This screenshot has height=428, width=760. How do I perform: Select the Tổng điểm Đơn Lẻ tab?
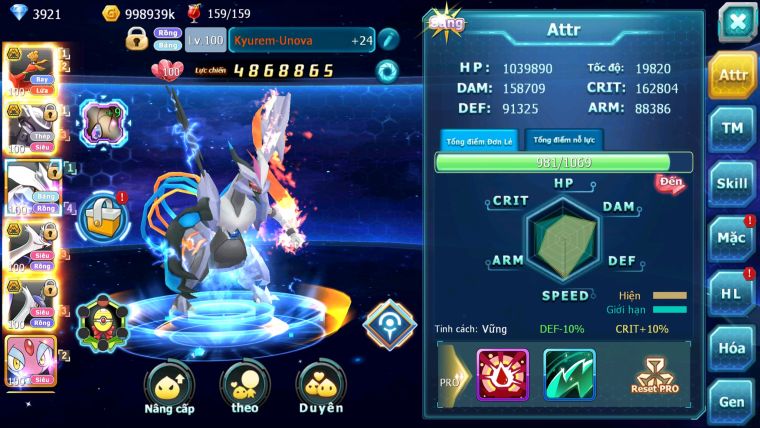[x=480, y=140]
